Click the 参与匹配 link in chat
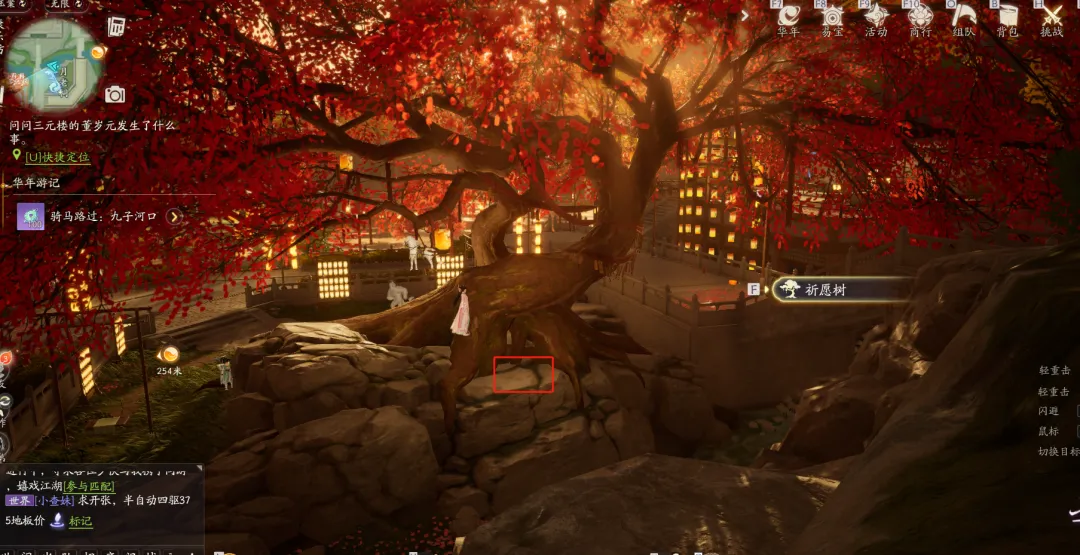Viewport: 1080px width, 555px height. pos(91,486)
